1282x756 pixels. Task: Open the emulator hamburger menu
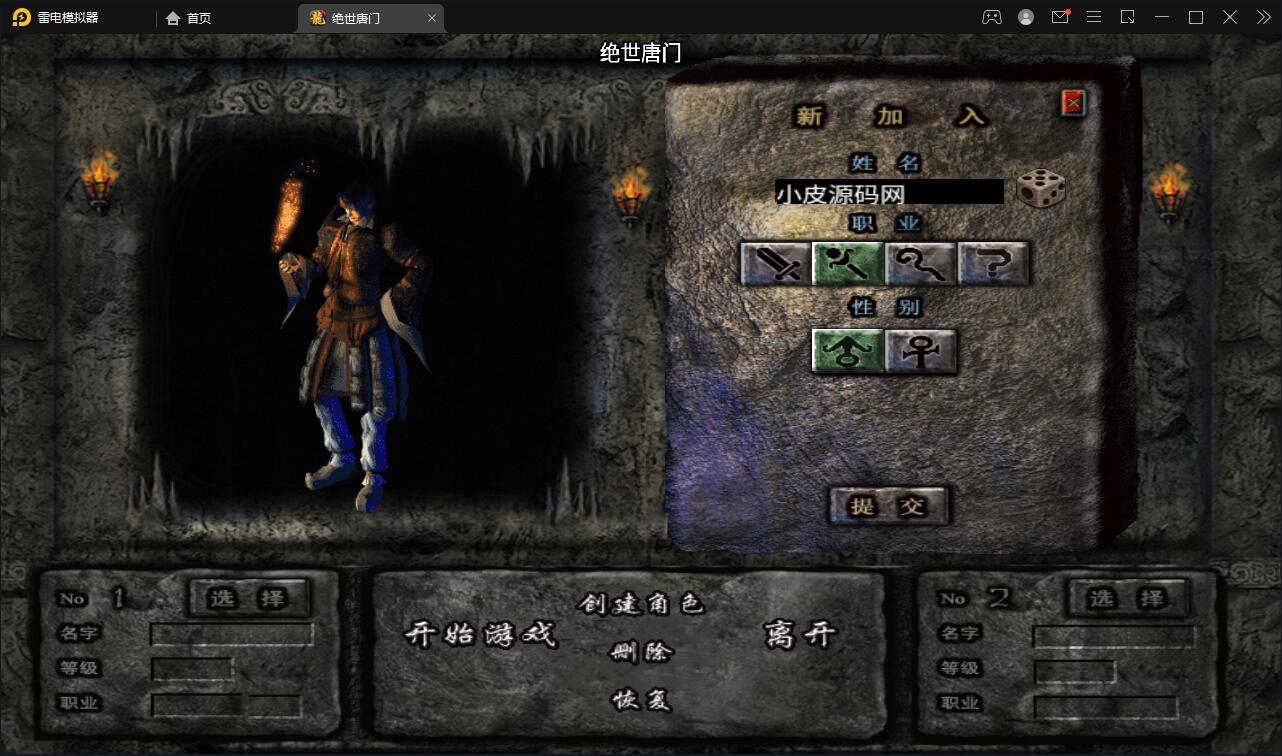pos(1094,17)
